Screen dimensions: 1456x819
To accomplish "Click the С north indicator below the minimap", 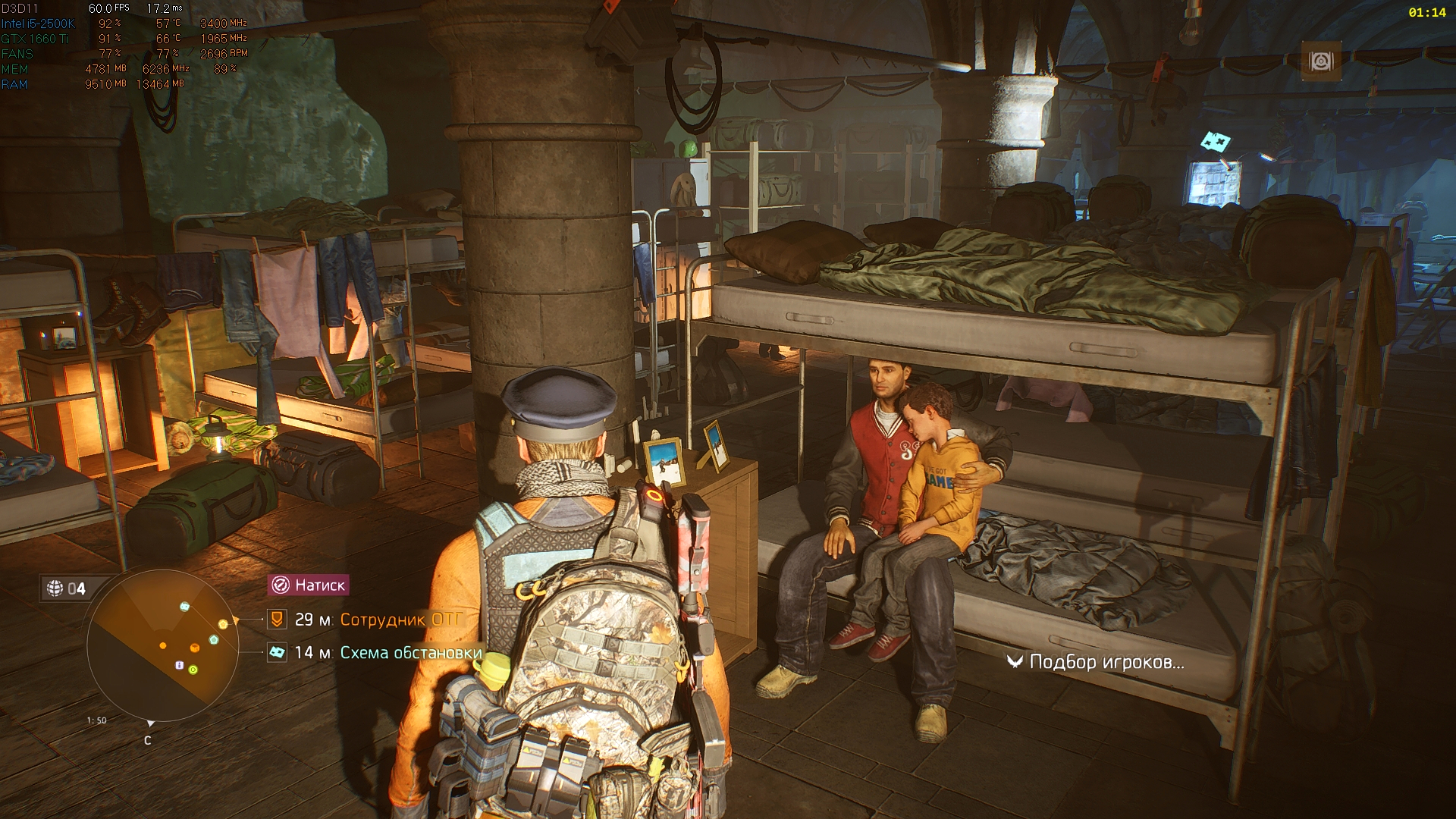I will pos(148,741).
